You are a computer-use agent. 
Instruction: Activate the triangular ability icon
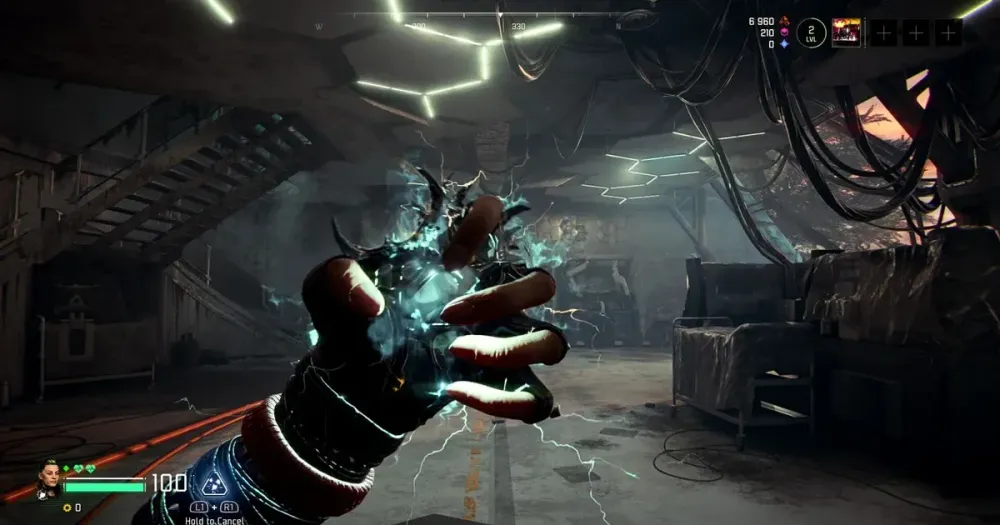(209, 486)
